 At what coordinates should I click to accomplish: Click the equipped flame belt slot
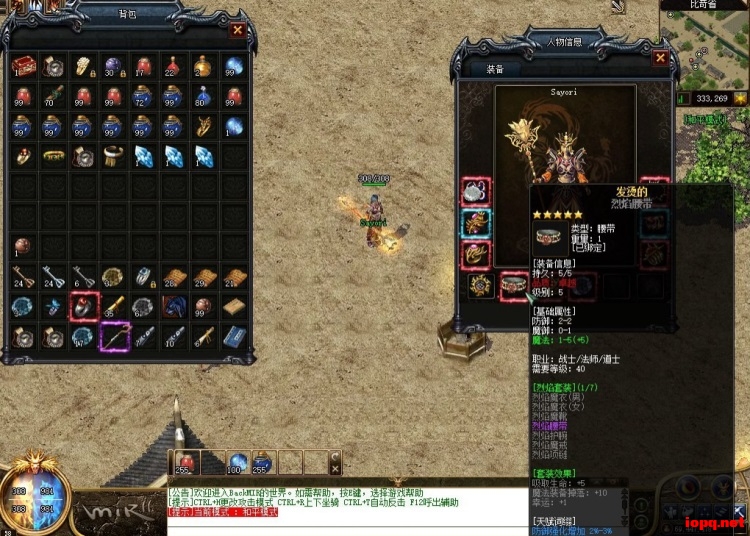[x=515, y=287]
